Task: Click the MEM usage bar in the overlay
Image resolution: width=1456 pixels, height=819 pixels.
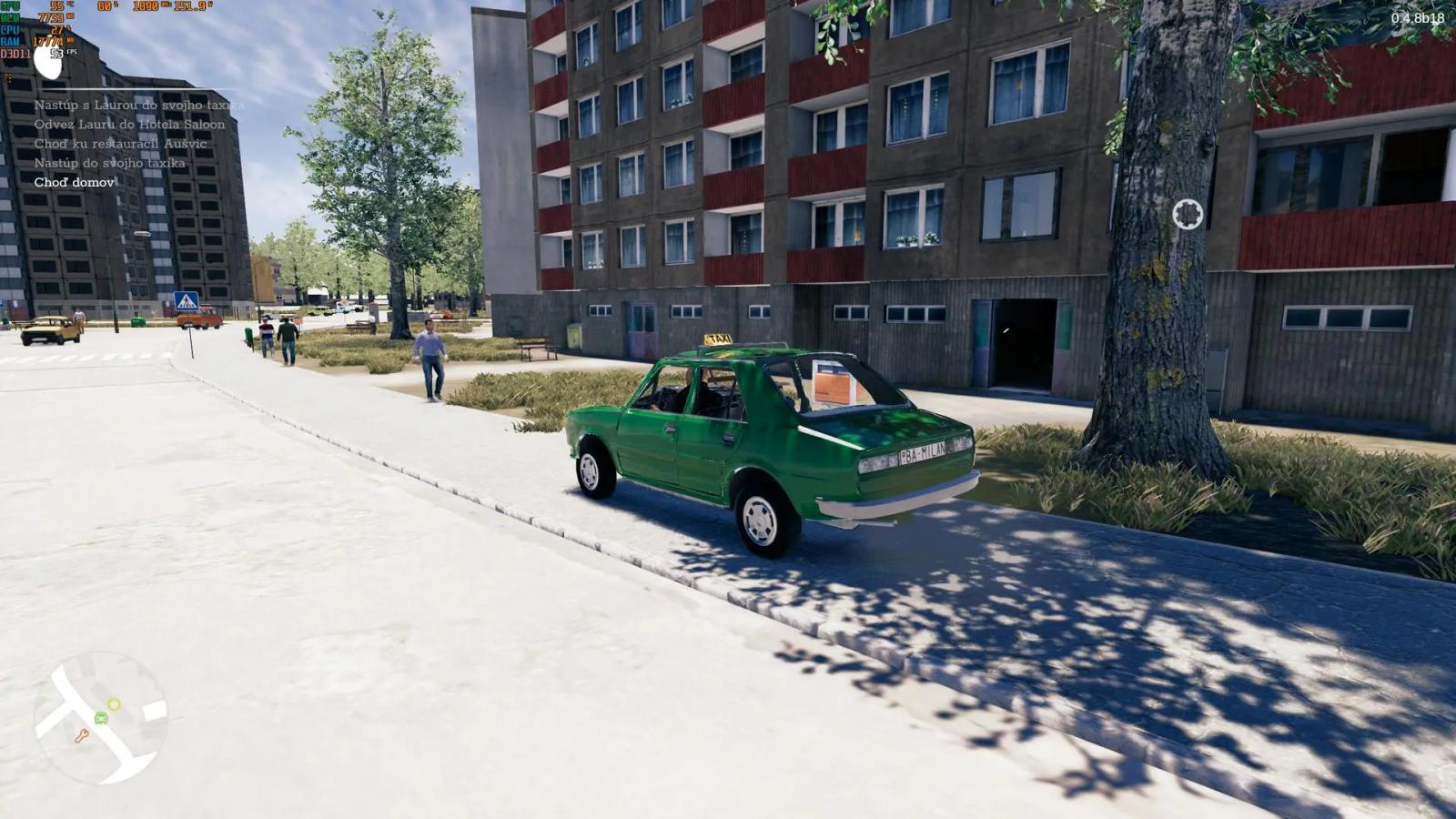Action: 51,17
